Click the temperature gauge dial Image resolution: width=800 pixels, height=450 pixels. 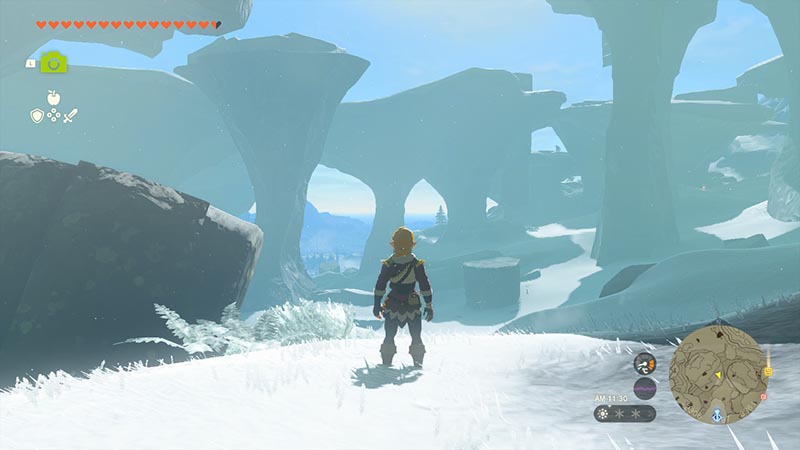tap(644, 363)
